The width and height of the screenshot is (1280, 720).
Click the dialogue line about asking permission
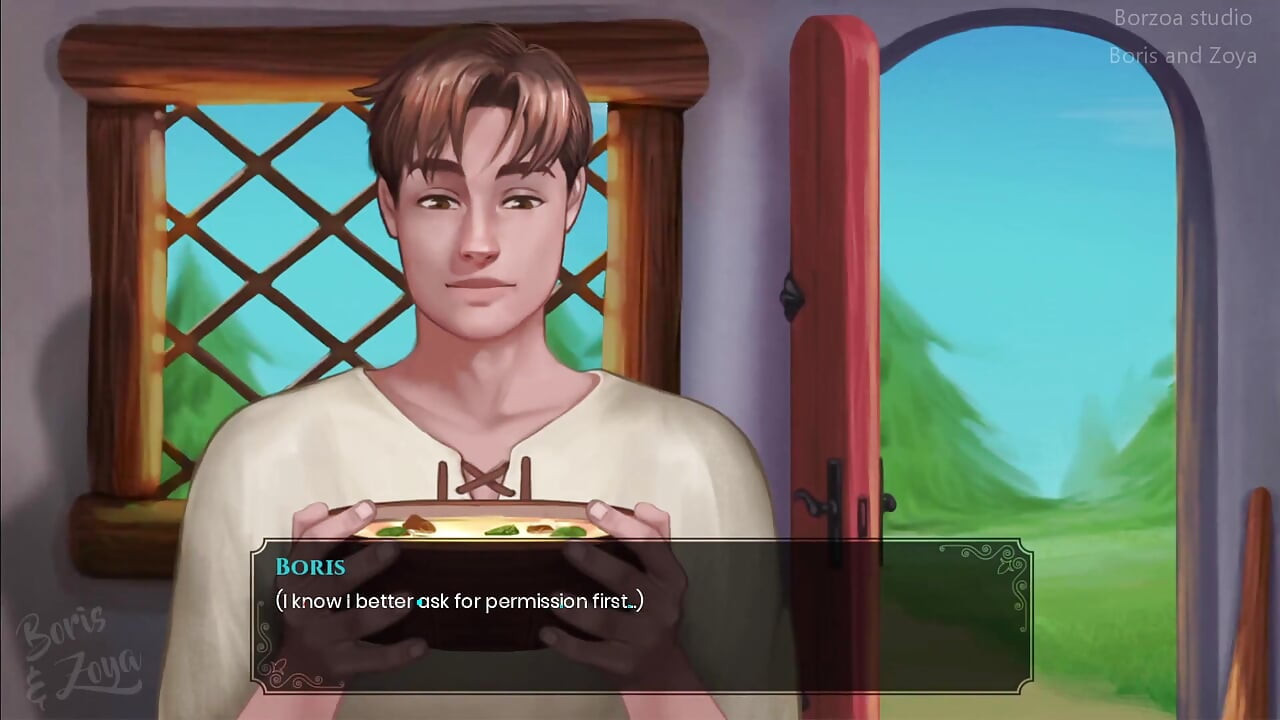[x=460, y=601]
